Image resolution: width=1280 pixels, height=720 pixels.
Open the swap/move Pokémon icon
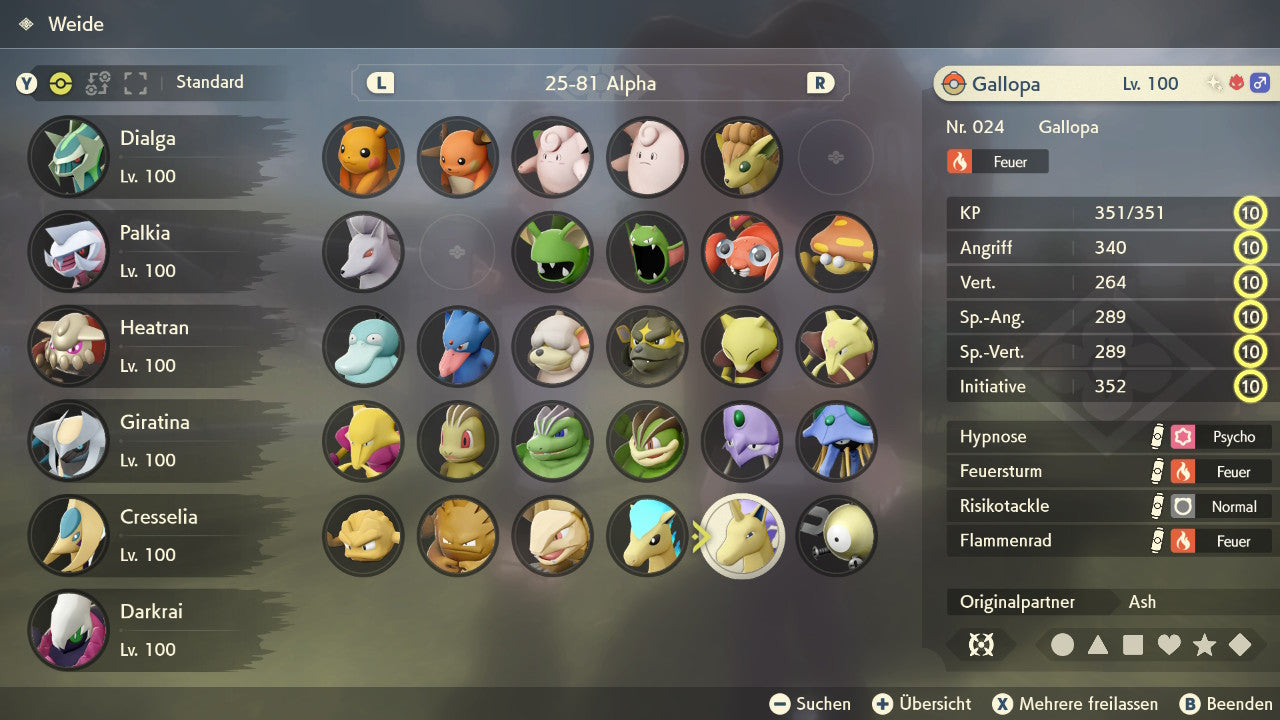97,84
